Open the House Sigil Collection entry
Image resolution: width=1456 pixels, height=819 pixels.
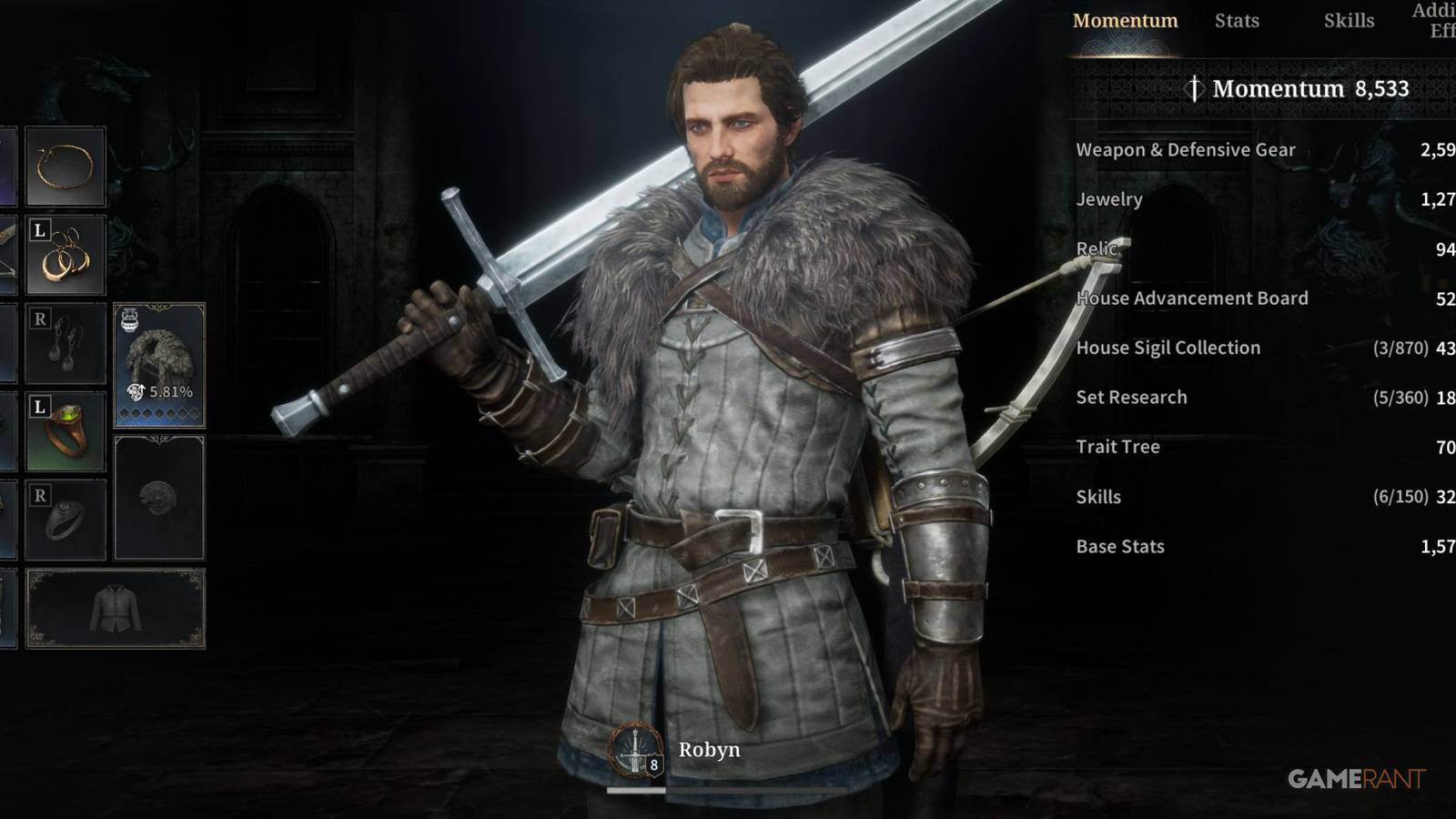coord(1168,348)
